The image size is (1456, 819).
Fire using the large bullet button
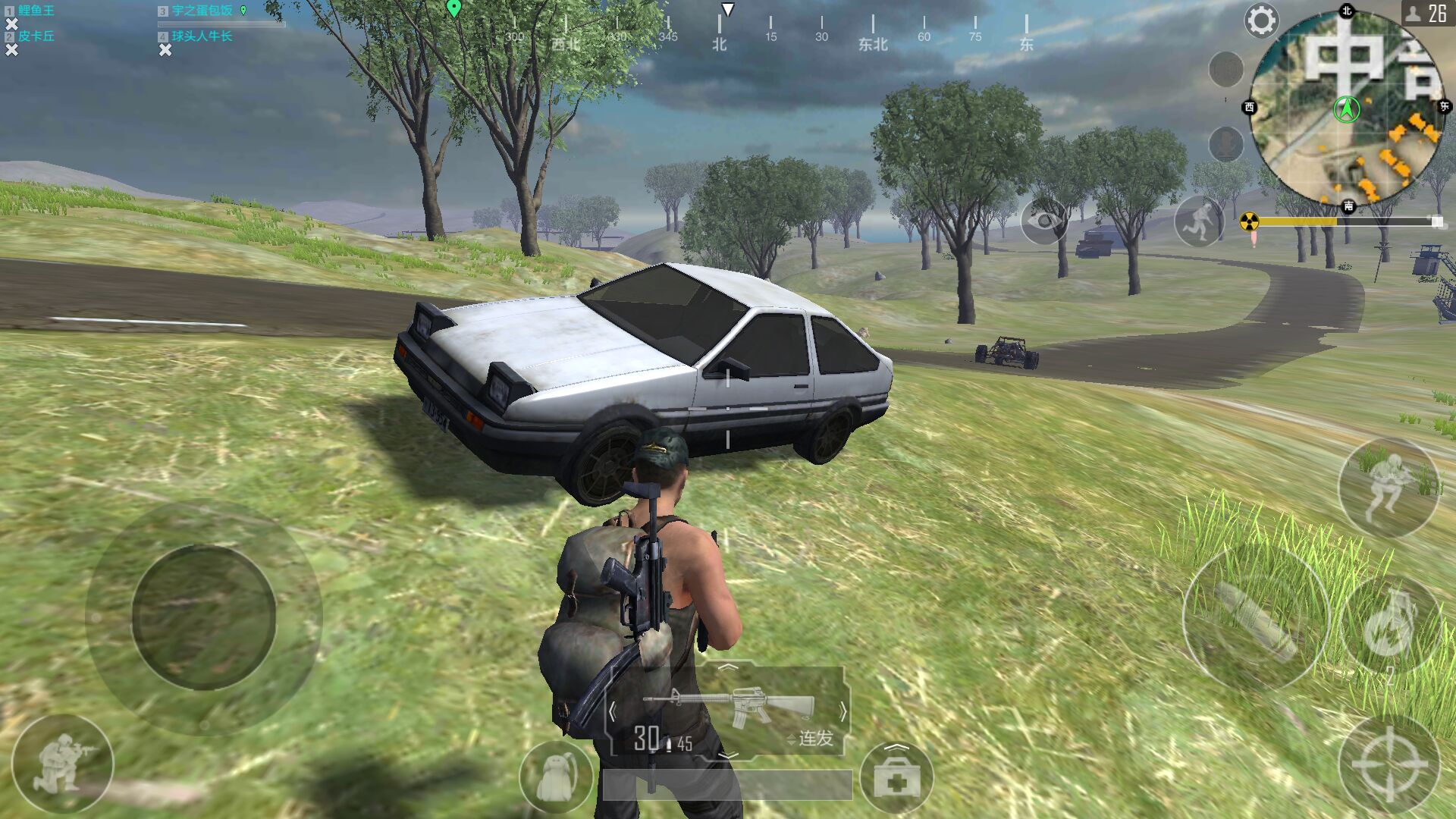(1255, 618)
